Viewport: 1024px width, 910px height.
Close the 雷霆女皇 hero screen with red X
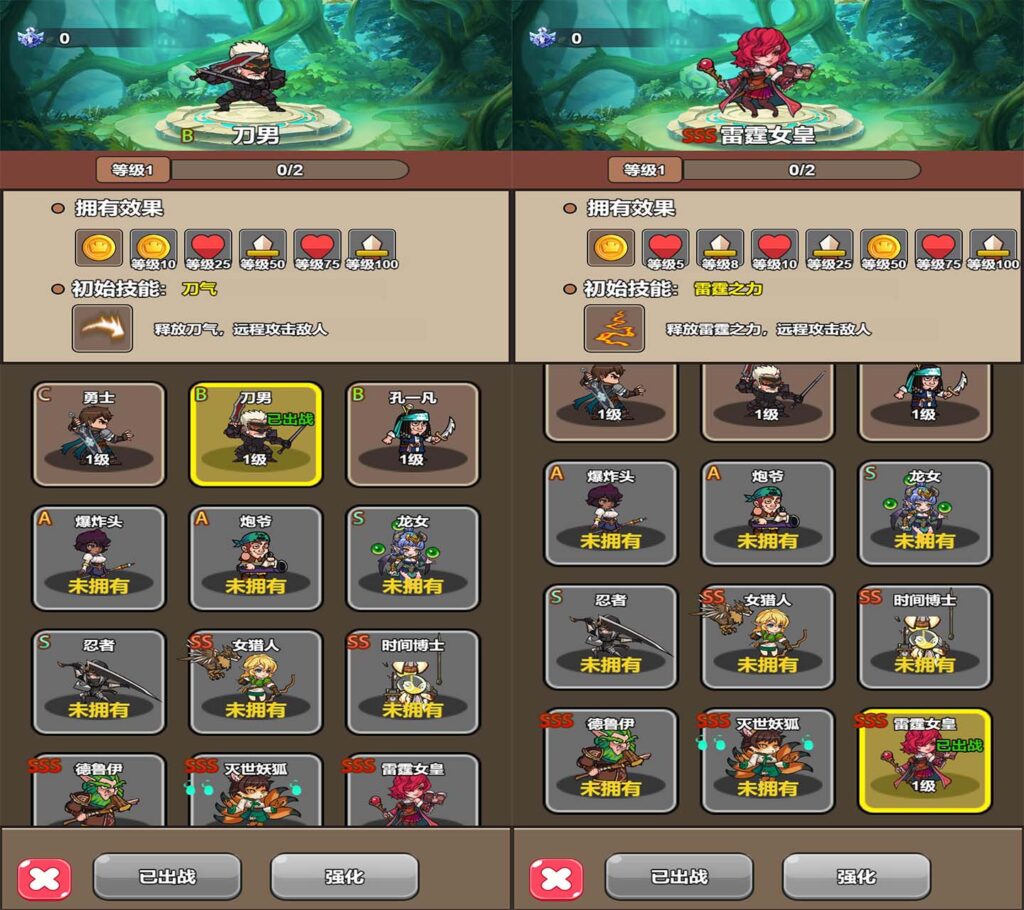coord(557,878)
